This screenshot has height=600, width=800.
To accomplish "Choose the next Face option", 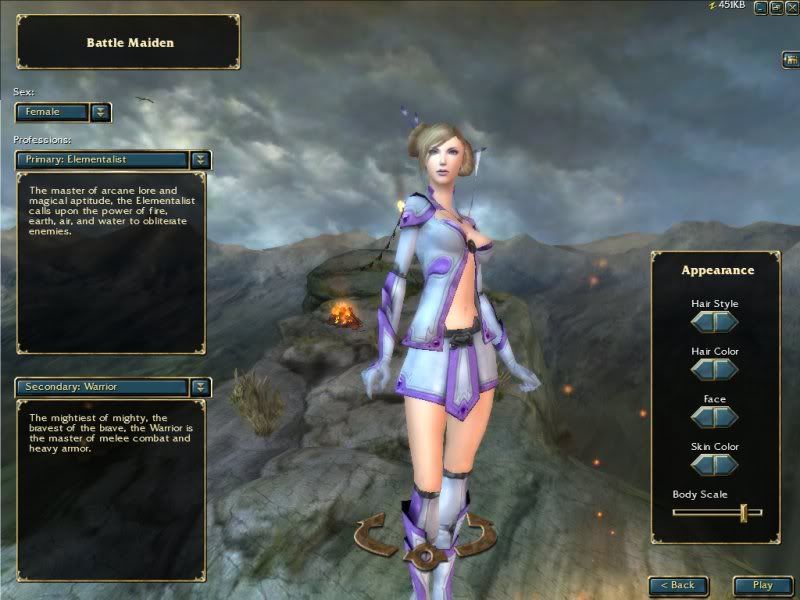I will tap(727, 417).
